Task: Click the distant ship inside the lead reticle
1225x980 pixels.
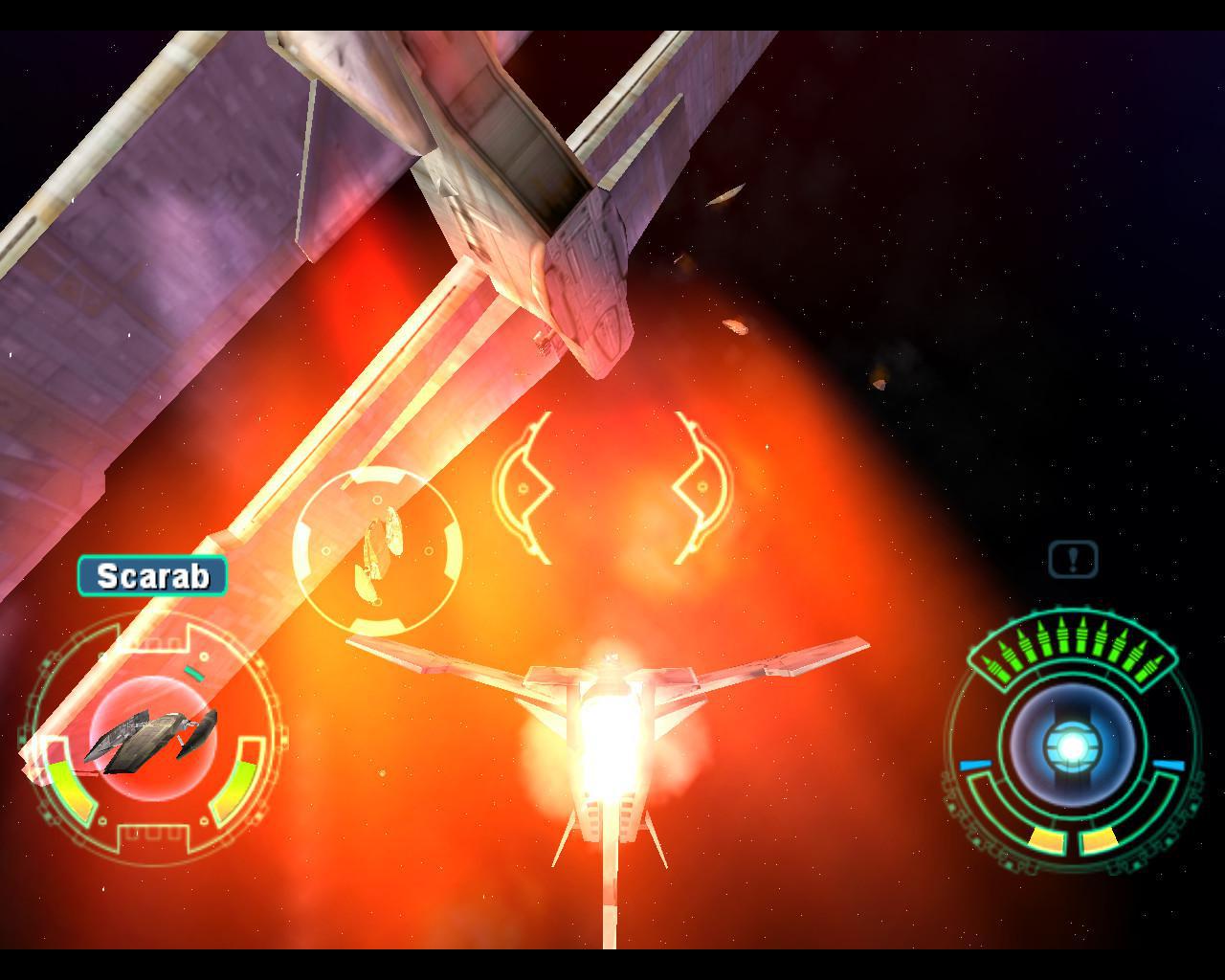Action: (381, 544)
